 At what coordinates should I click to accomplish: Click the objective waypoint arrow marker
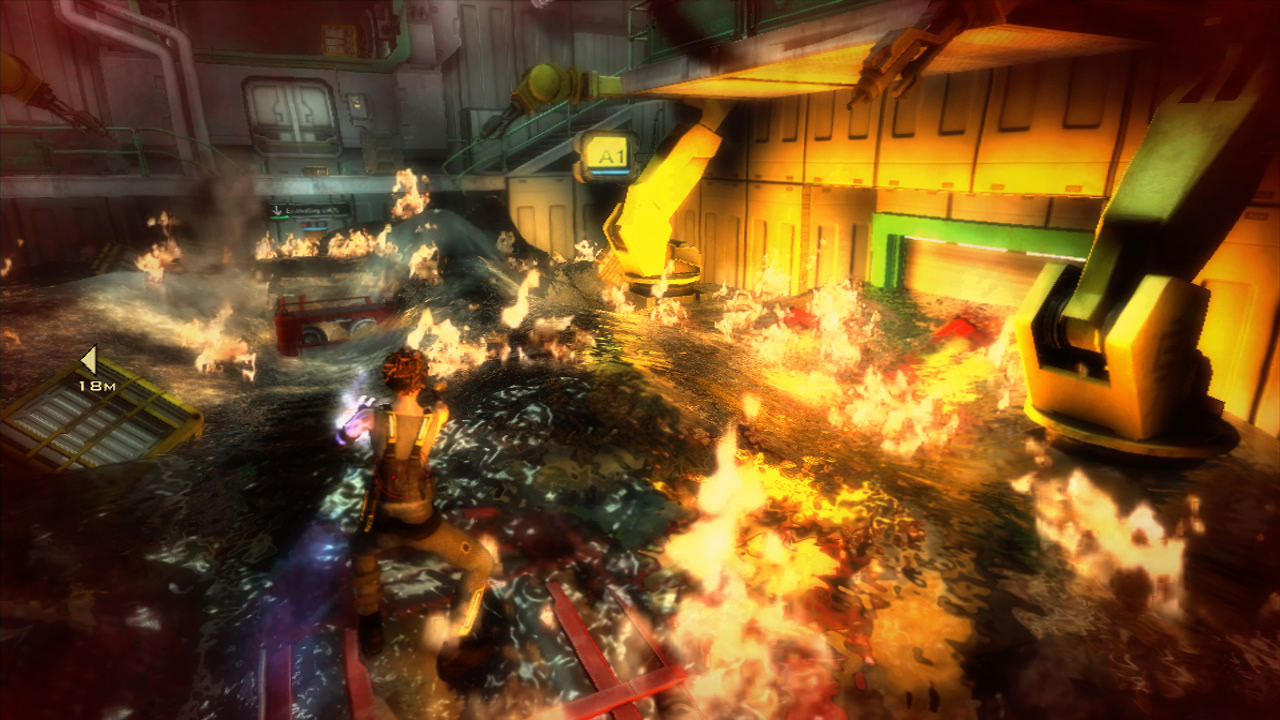pos(89,360)
